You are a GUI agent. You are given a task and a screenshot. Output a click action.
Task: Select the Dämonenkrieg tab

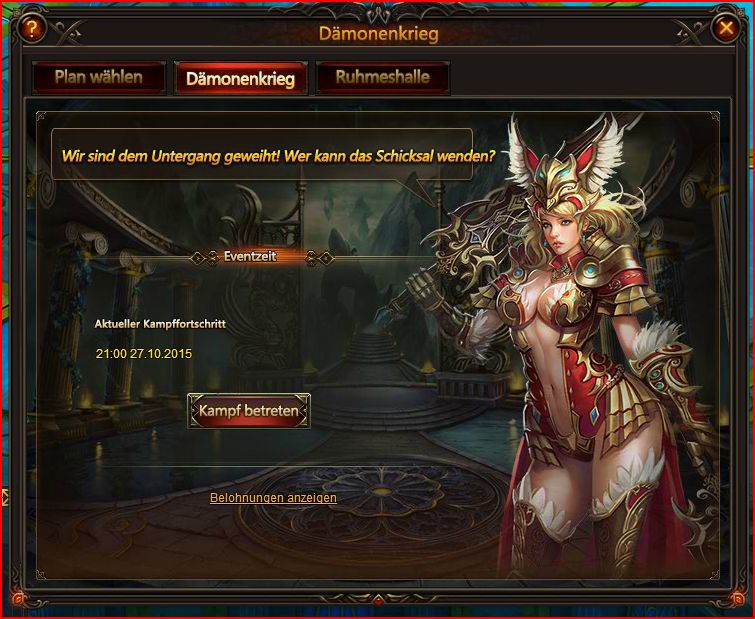[x=240, y=79]
